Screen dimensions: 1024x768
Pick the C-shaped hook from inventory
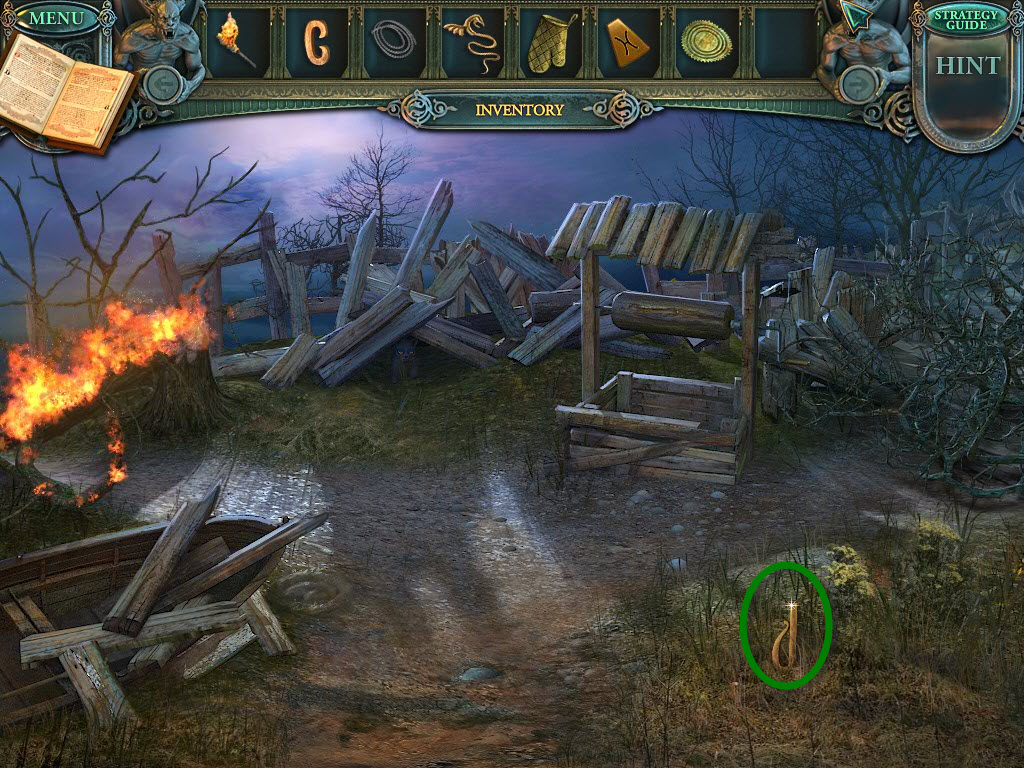[317, 42]
